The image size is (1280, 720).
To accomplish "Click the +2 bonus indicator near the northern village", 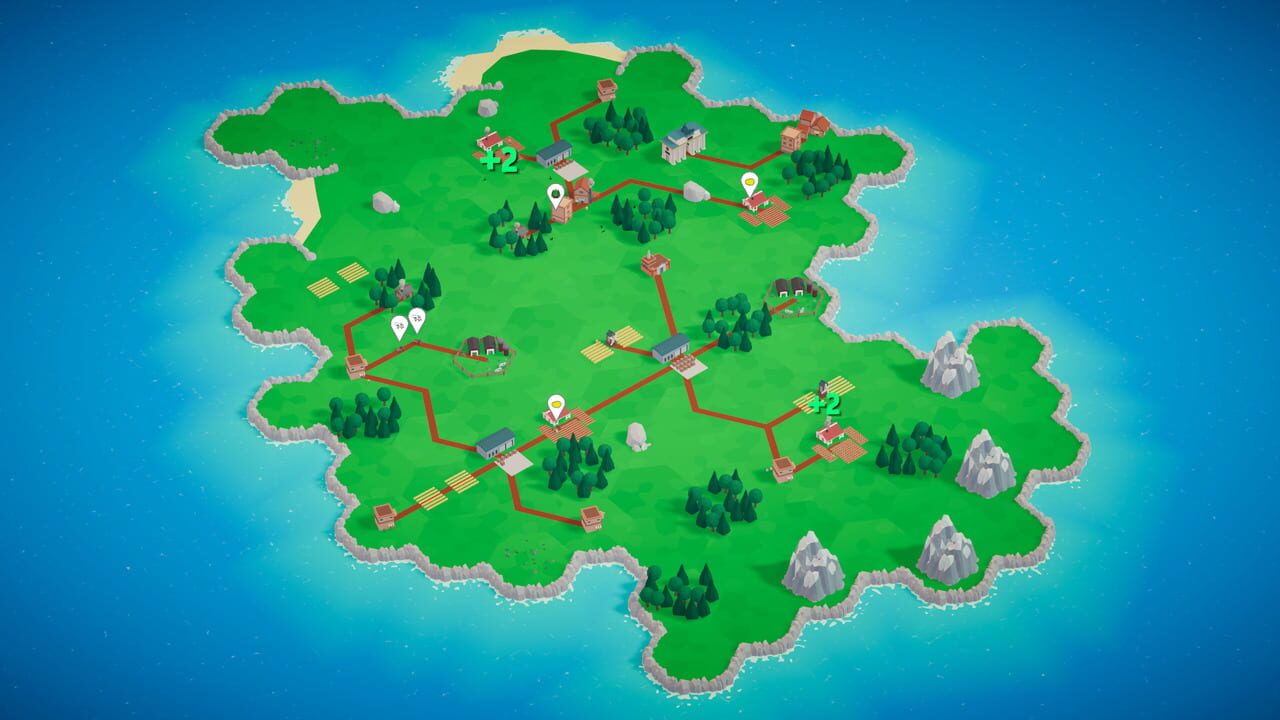I will coord(497,162).
